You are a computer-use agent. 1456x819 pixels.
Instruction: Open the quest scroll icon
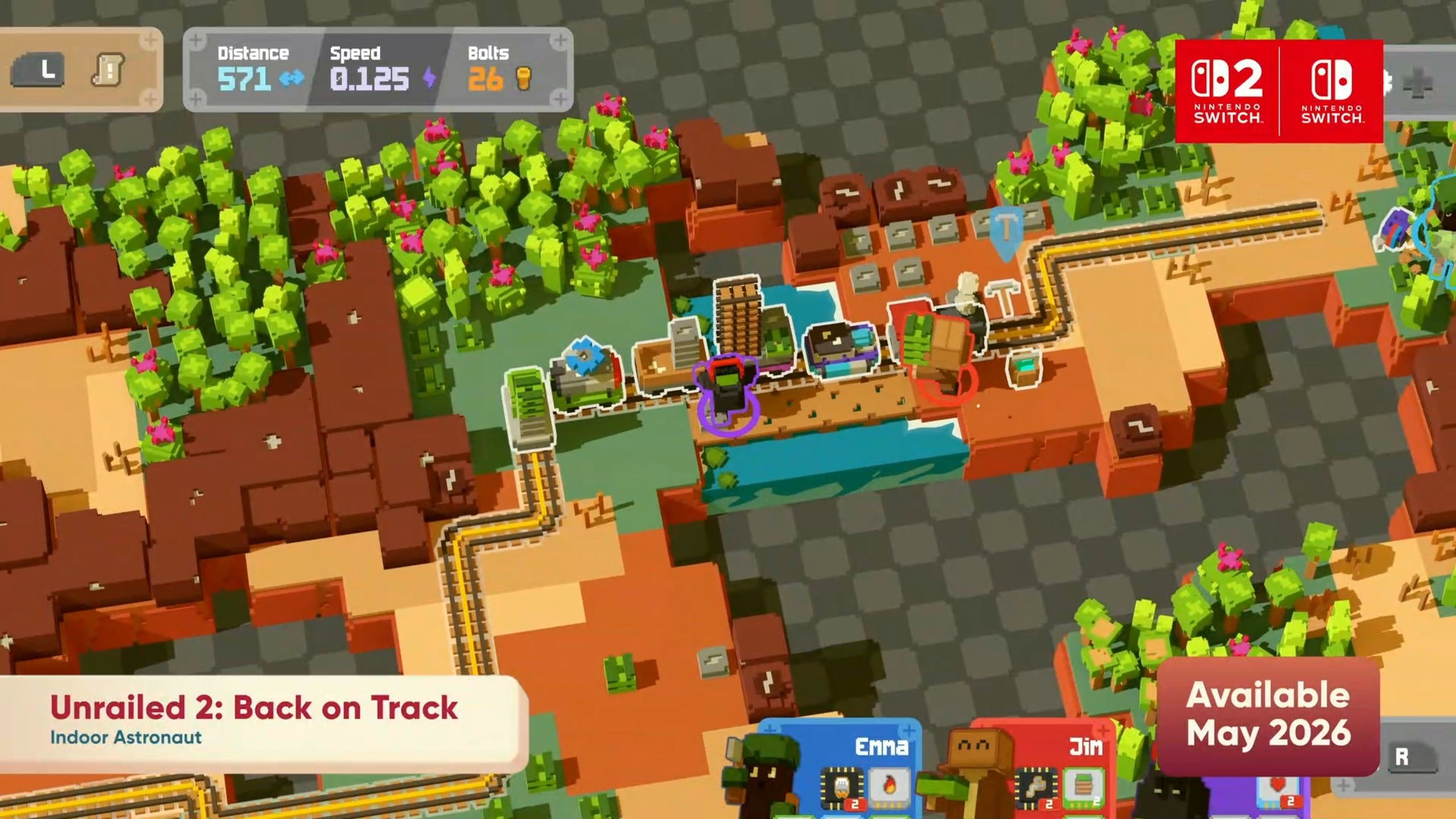[108, 70]
